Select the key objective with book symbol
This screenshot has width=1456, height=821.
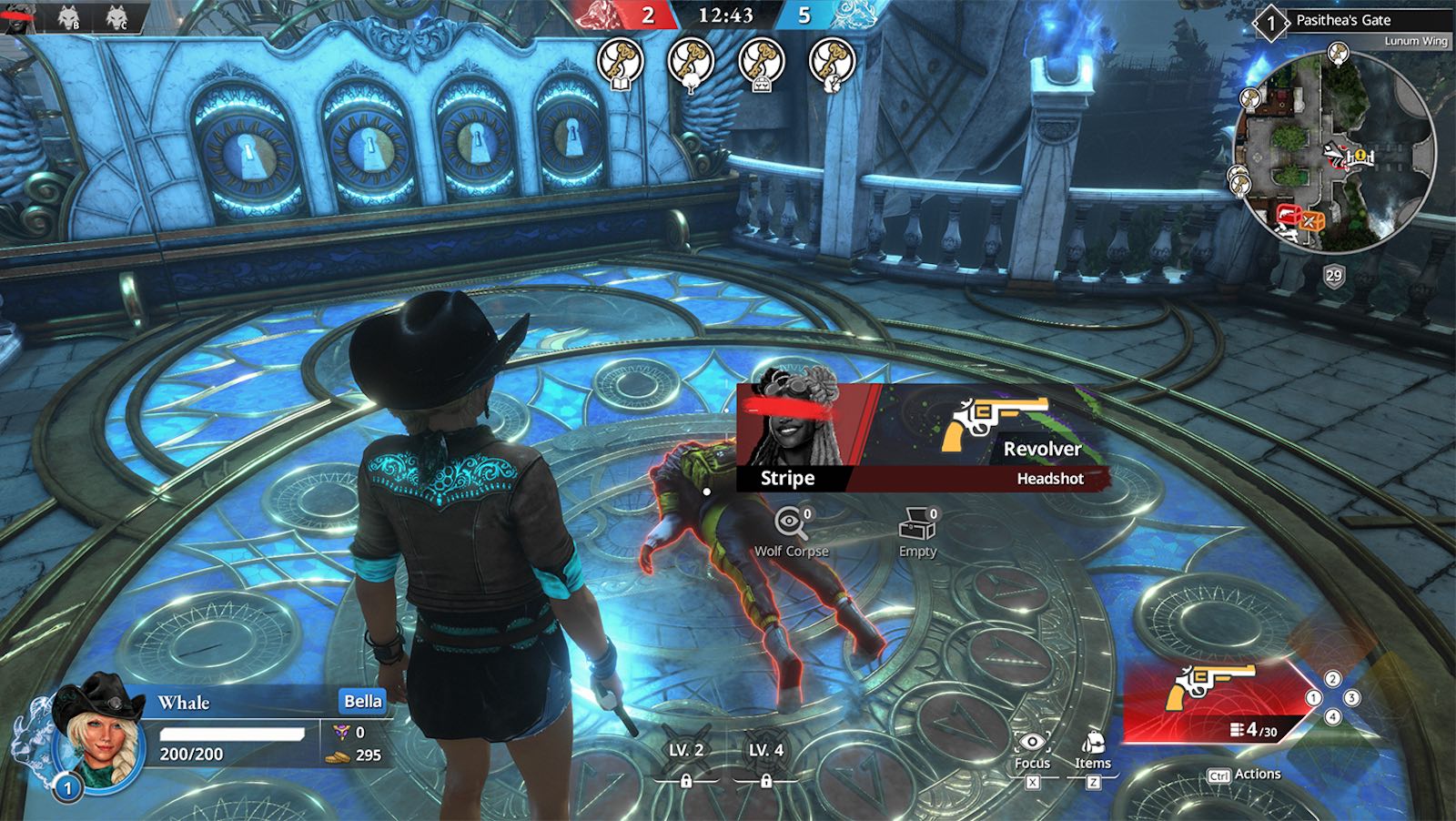[x=620, y=64]
